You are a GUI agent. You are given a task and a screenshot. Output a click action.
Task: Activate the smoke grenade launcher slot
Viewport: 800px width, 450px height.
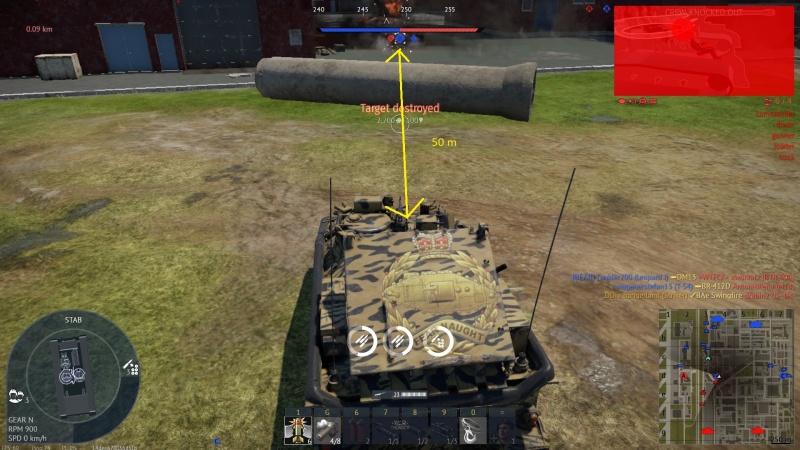pyautogui.click(x=326, y=428)
